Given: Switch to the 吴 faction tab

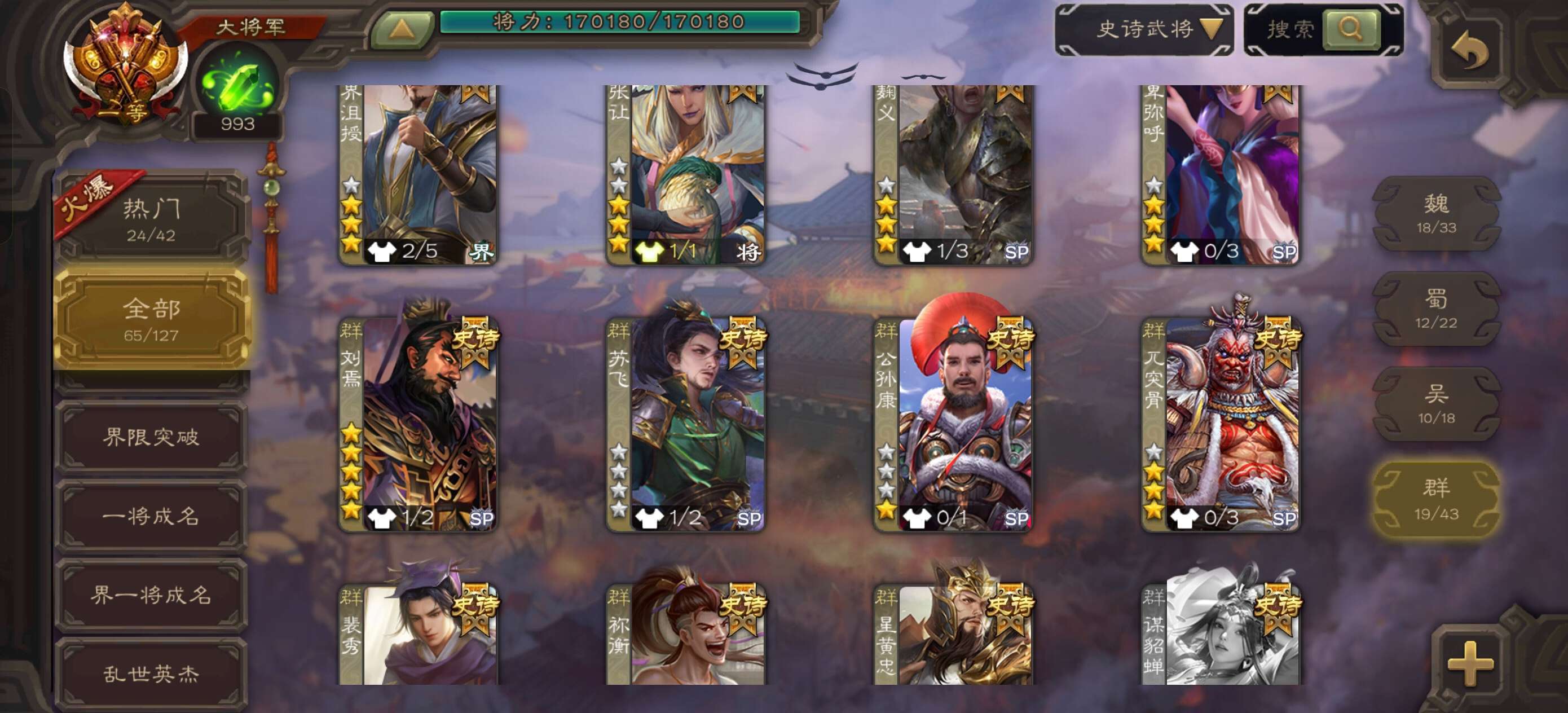Looking at the screenshot, I should (1436, 404).
